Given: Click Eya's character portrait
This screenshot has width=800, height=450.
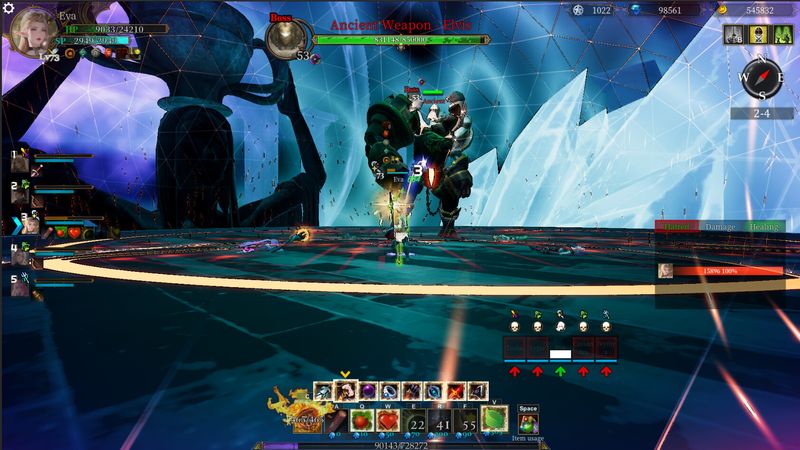Looking at the screenshot, I should 29,31.
